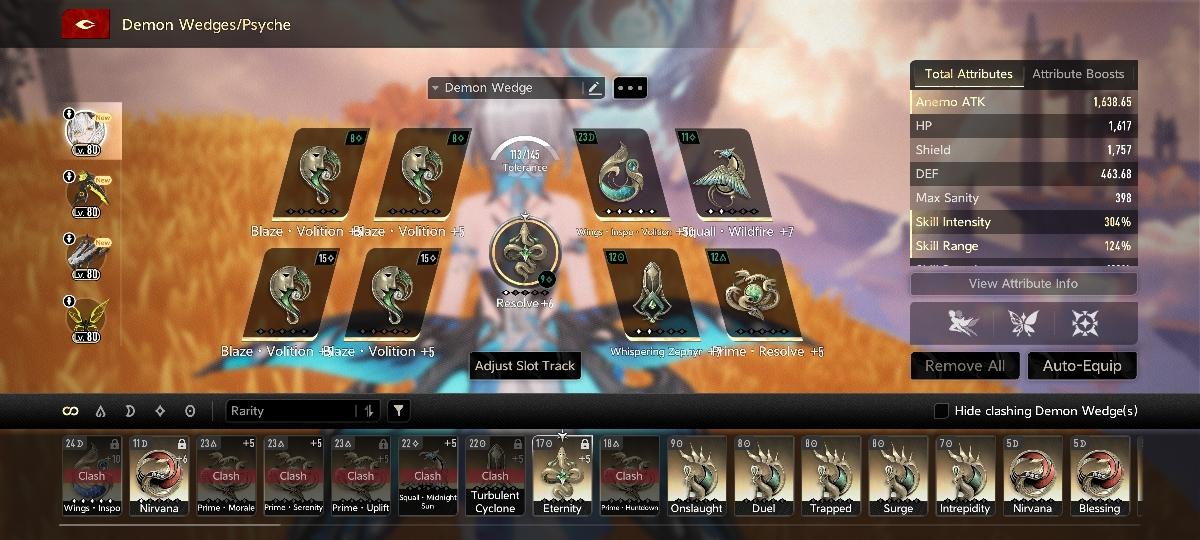
Task: Open the funnel filter button
Action: pyautogui.click(x=398, y=411)
